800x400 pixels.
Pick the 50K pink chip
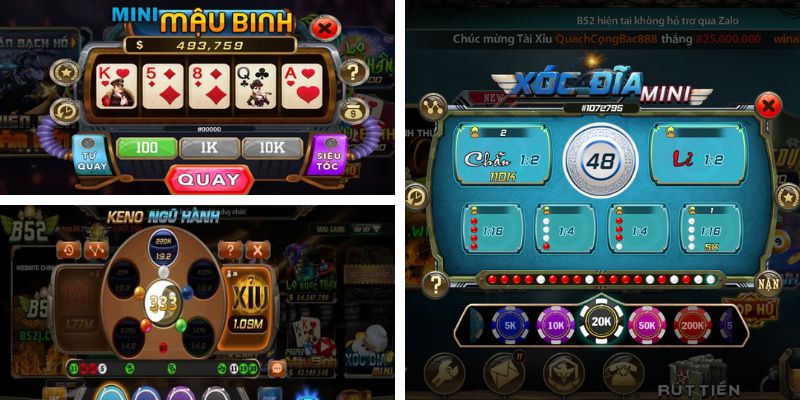647,325
